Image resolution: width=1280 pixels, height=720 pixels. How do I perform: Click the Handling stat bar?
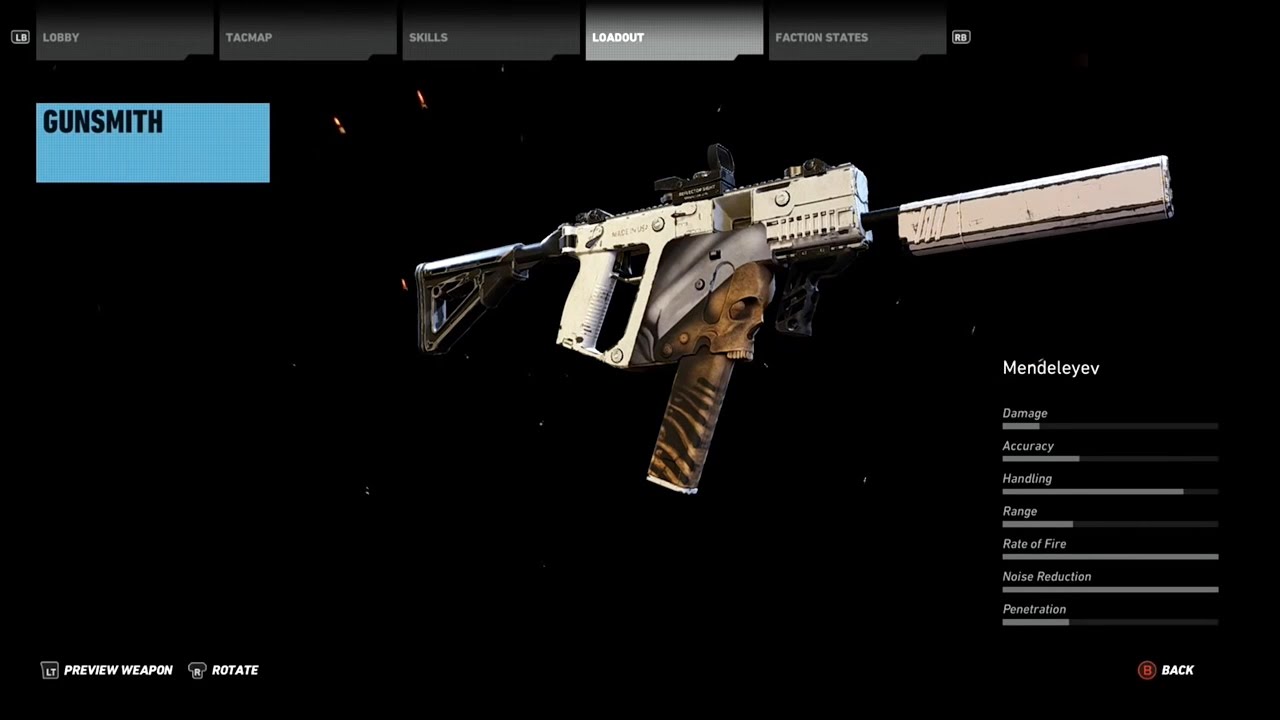(x=1110, y=491)
